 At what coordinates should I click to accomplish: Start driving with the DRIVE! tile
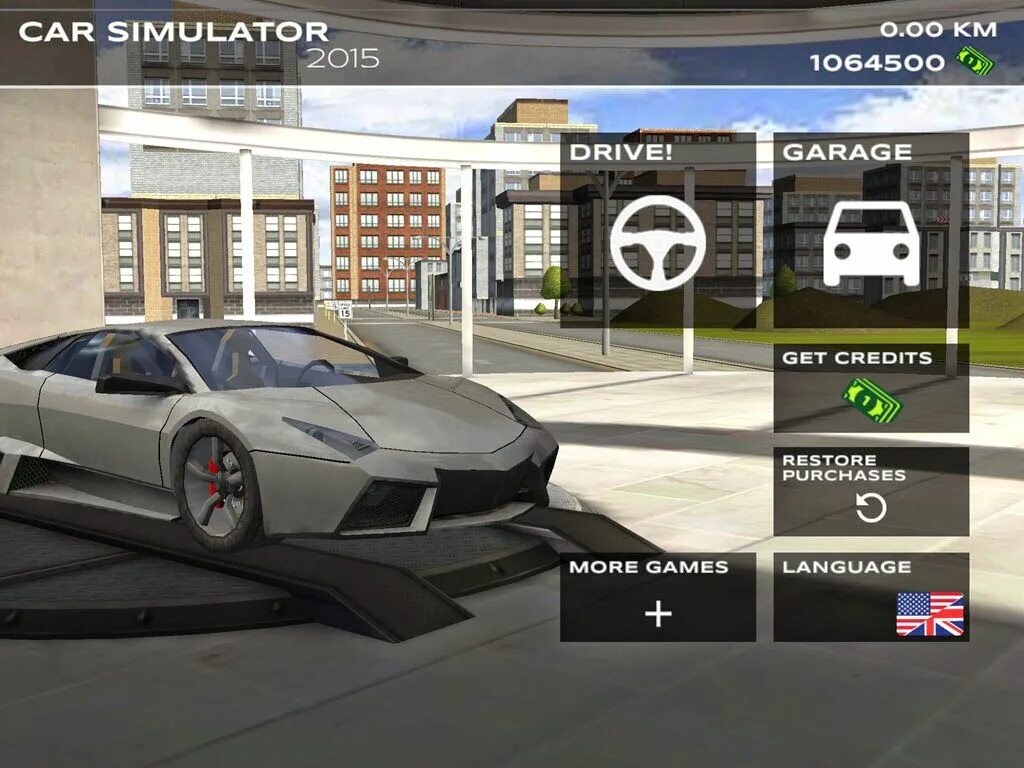coord(657,231)
